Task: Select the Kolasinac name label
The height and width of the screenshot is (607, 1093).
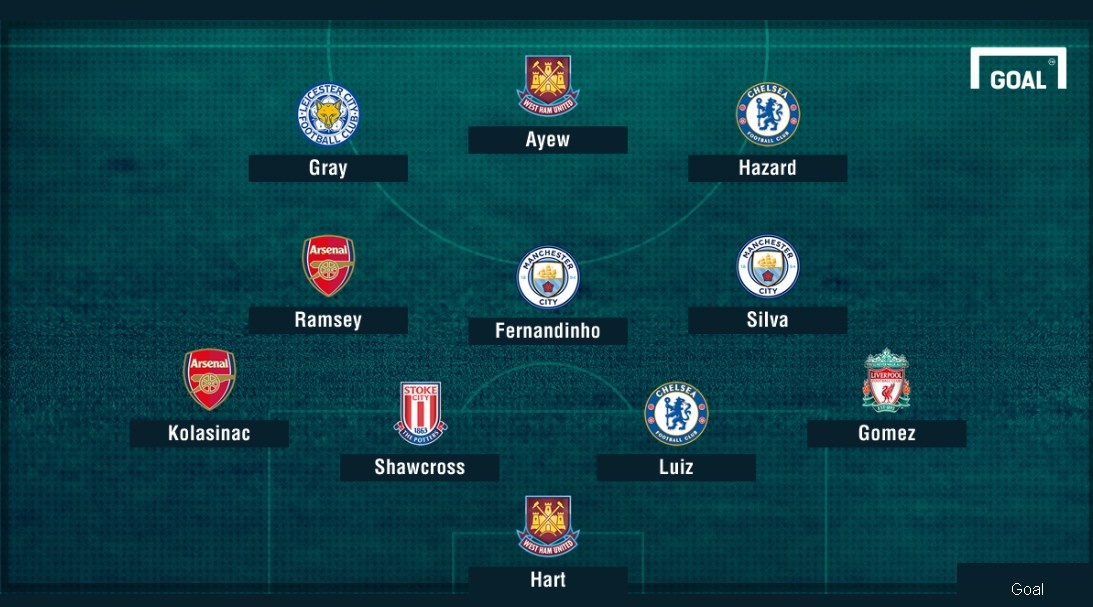Action: [209, 433]
